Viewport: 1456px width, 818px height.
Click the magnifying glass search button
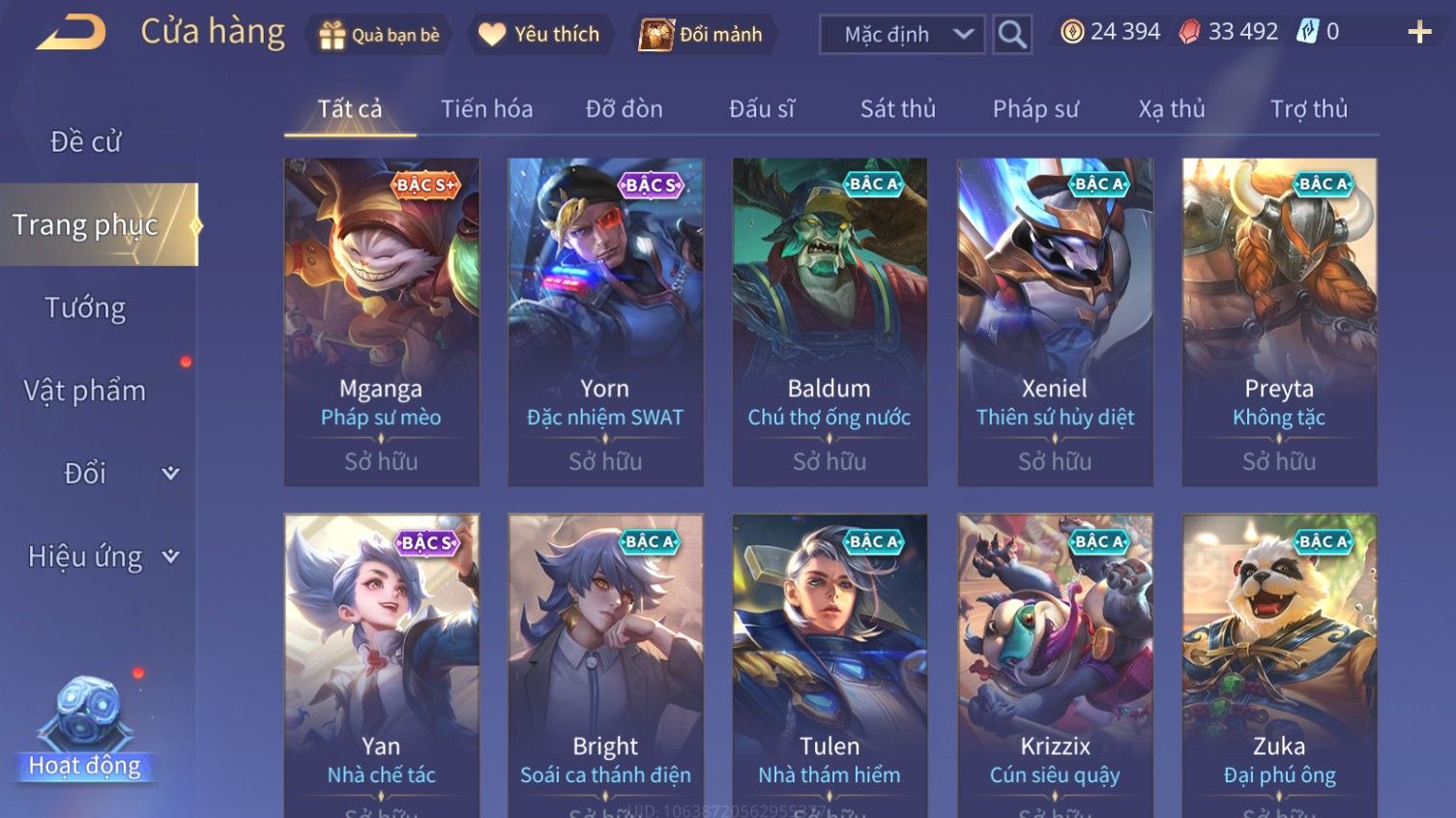coord(1012,35)
